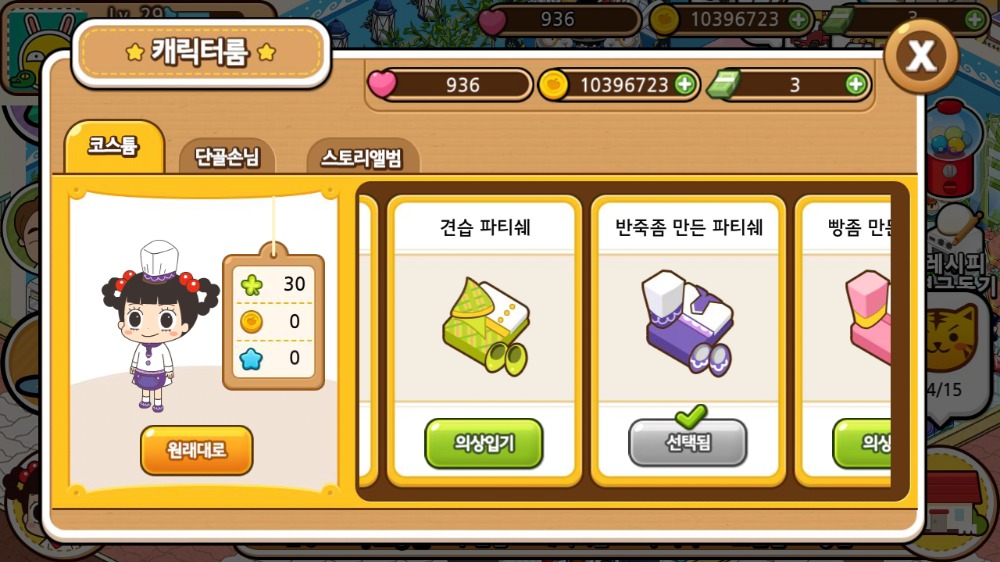
Task: Show the 스토리앨범 tab
Action: 362,157
